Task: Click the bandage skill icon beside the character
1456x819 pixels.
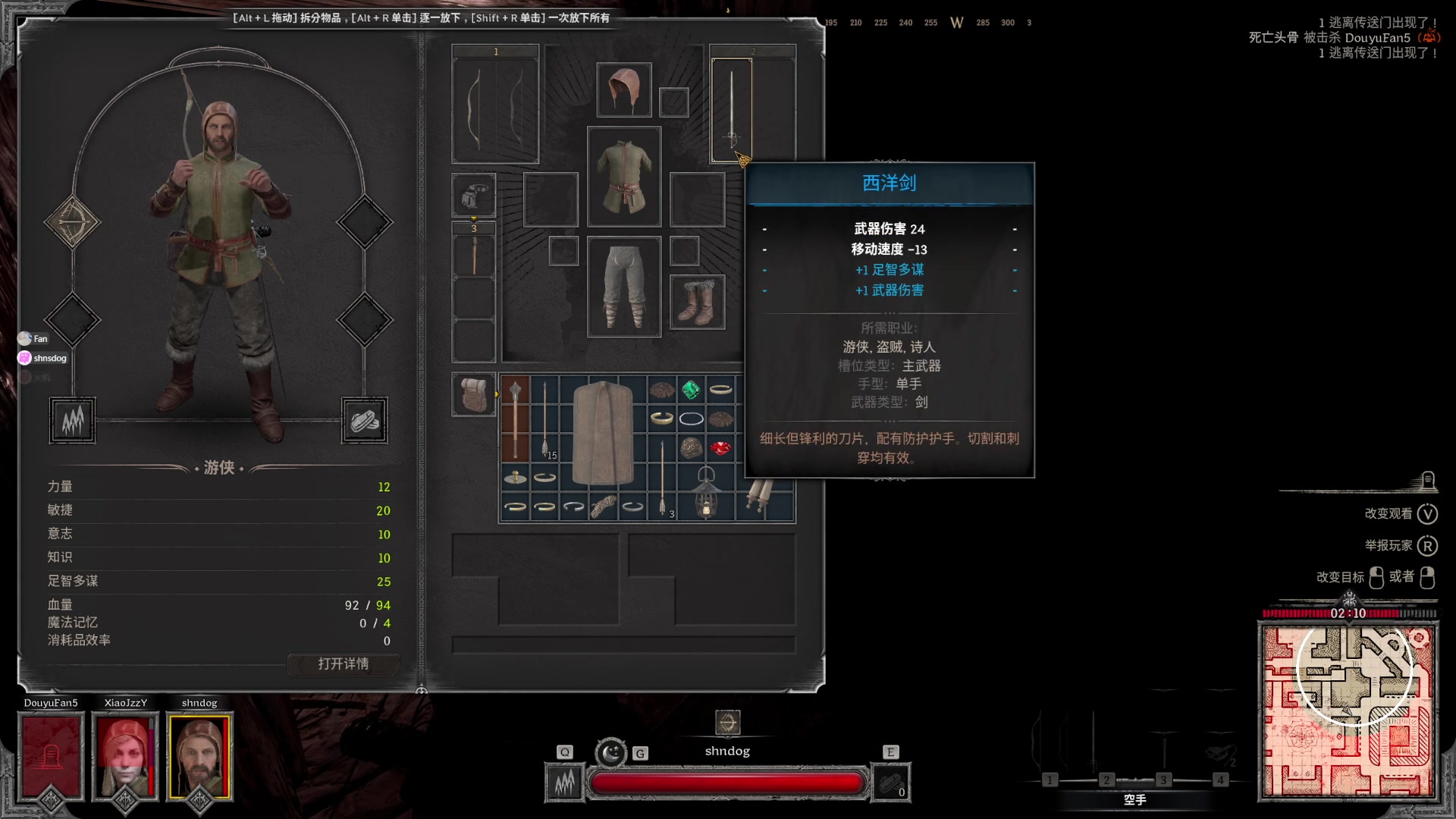Action: 364,420
